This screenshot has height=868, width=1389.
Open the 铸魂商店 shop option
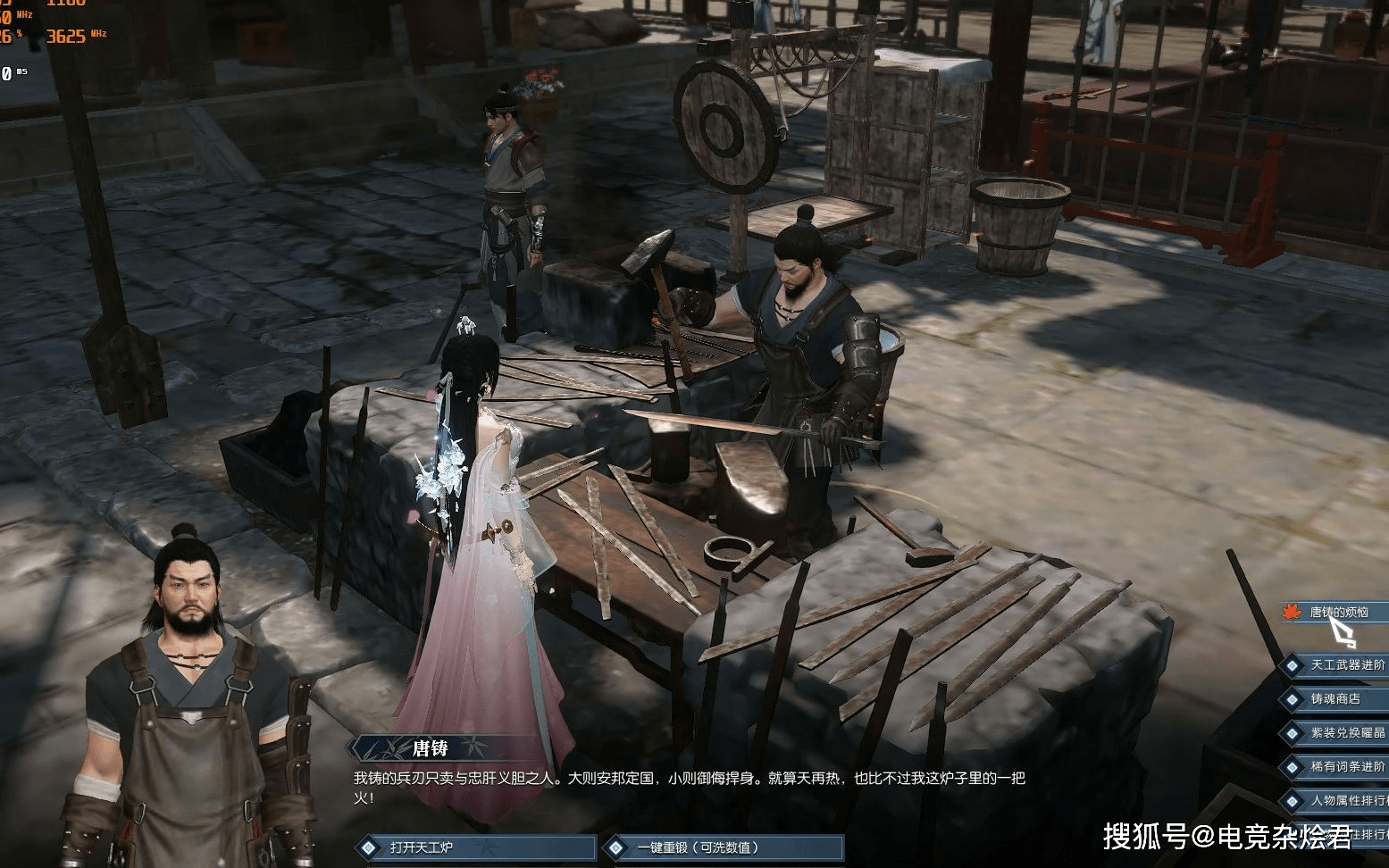pos(1335,699)
